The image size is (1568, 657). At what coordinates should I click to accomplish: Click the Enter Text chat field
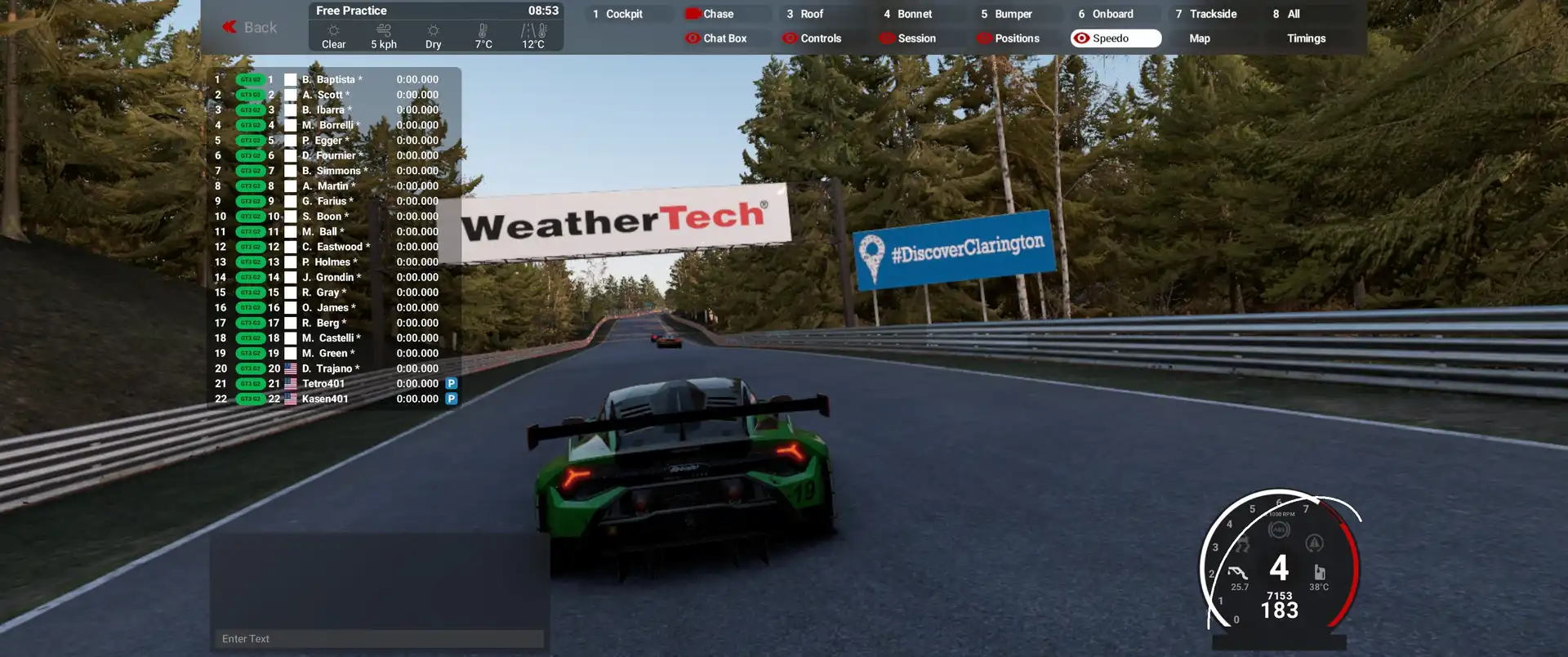[380, 639]
